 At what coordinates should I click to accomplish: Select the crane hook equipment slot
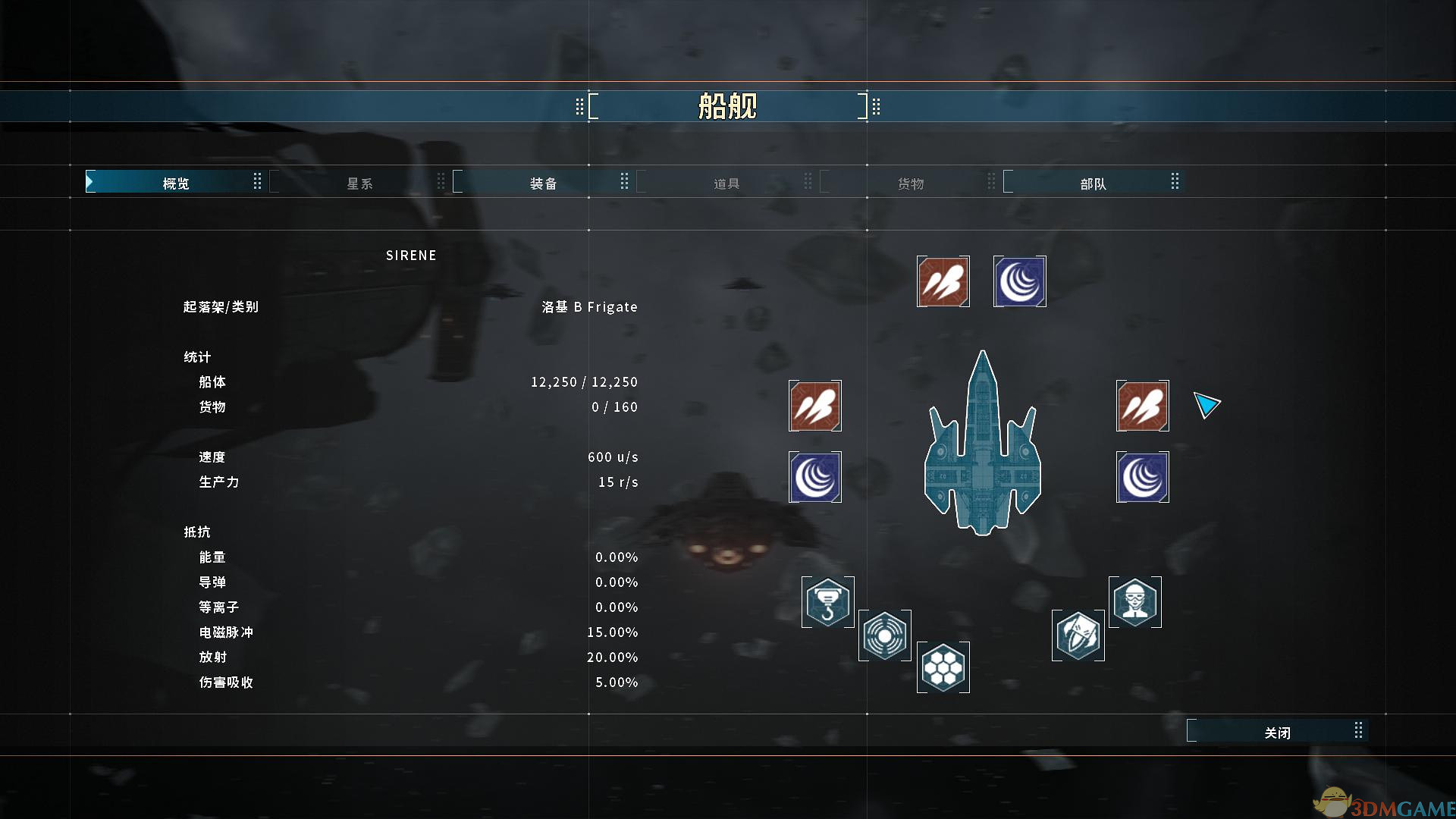827,602
